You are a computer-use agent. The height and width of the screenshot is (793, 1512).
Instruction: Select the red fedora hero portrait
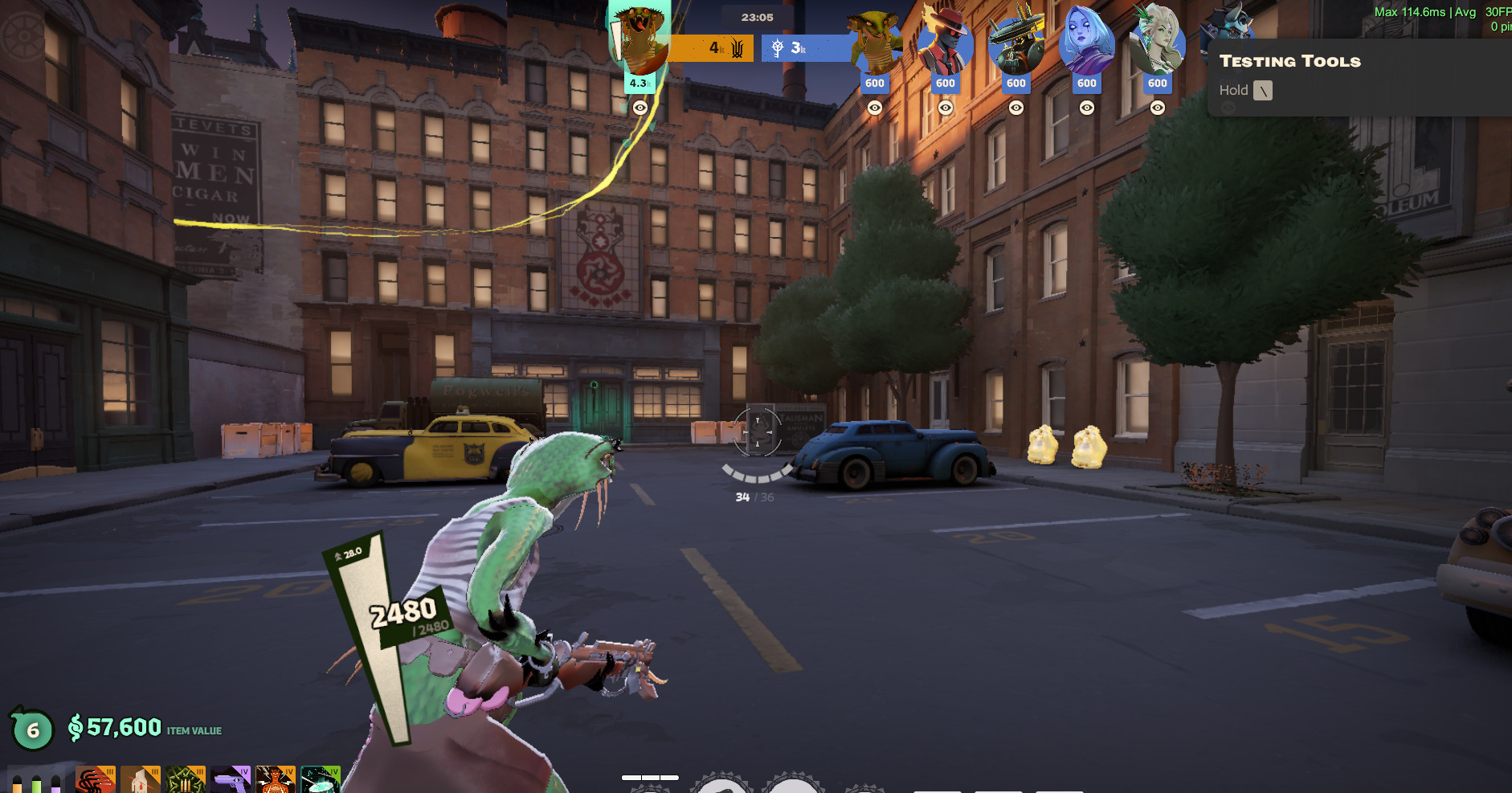coord(945,43)
